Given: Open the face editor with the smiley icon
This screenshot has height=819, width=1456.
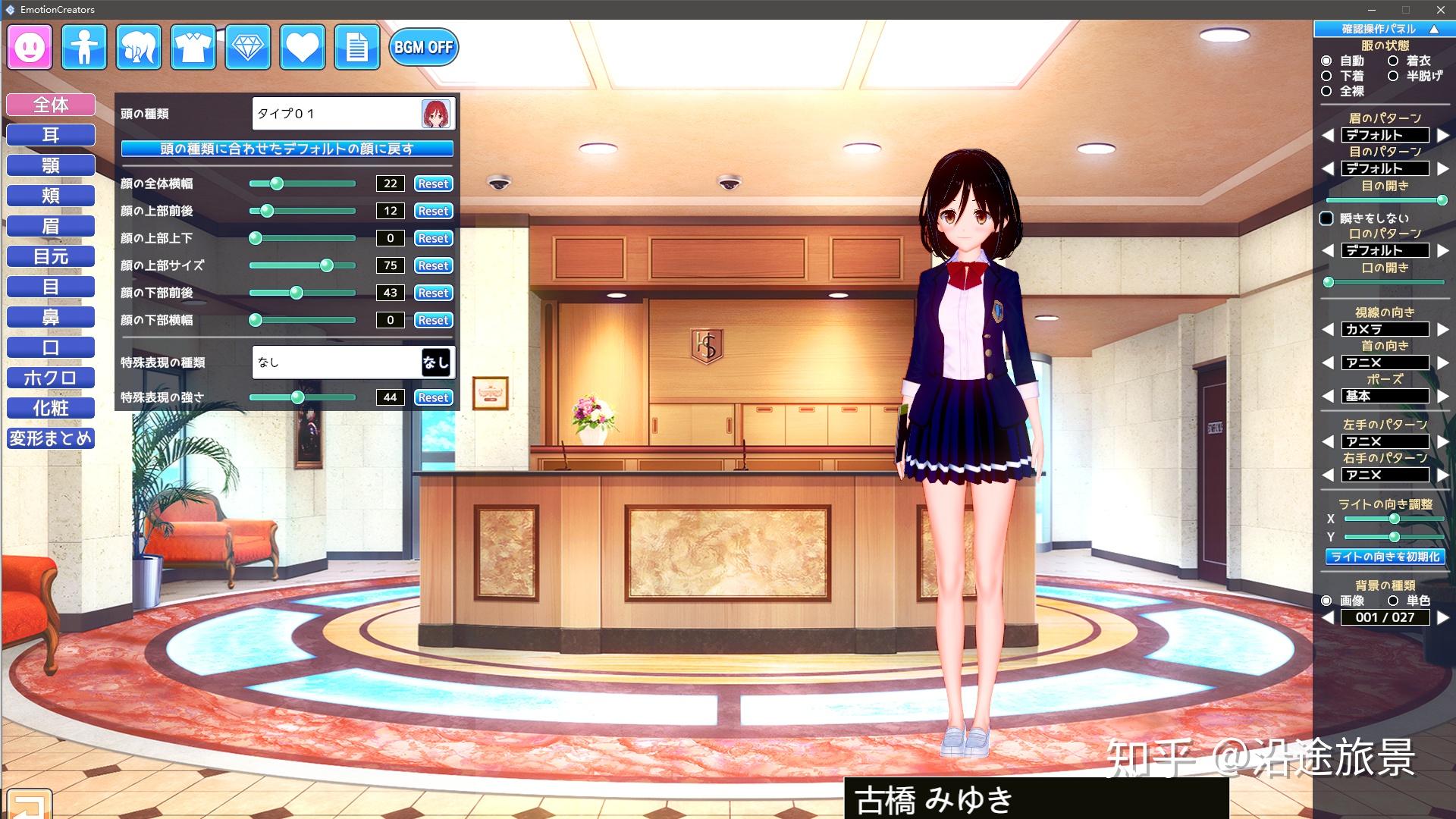Looking at the screenshot, I should pos(28,47).
